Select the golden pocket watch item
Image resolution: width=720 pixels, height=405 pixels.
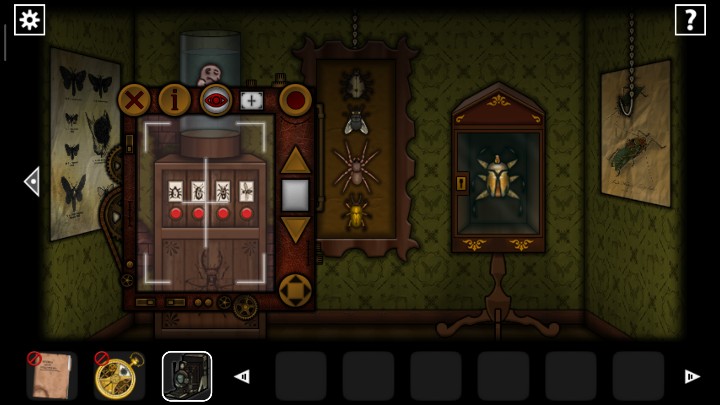point(119,376)
